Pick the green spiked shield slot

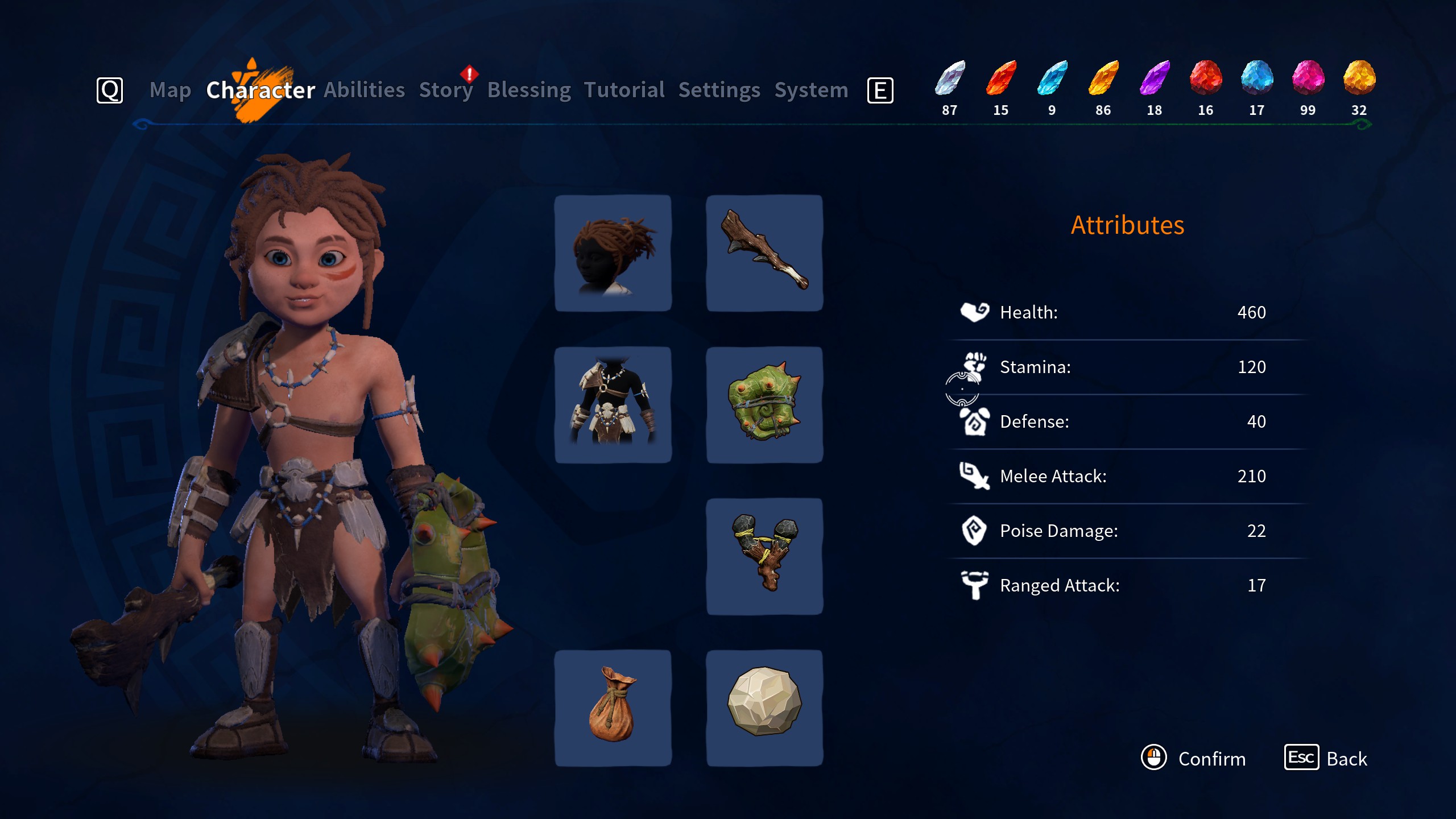pyautogui.click(x=764, y=405)
